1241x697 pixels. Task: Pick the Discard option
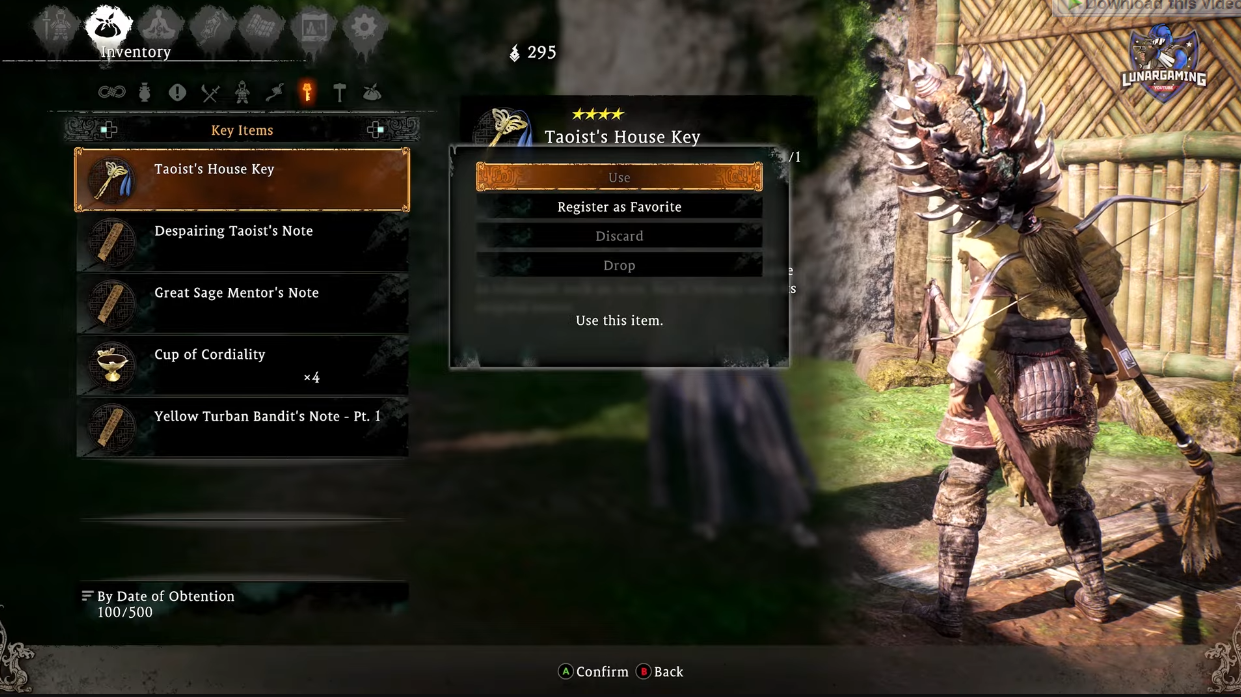(x=619, y=236)
